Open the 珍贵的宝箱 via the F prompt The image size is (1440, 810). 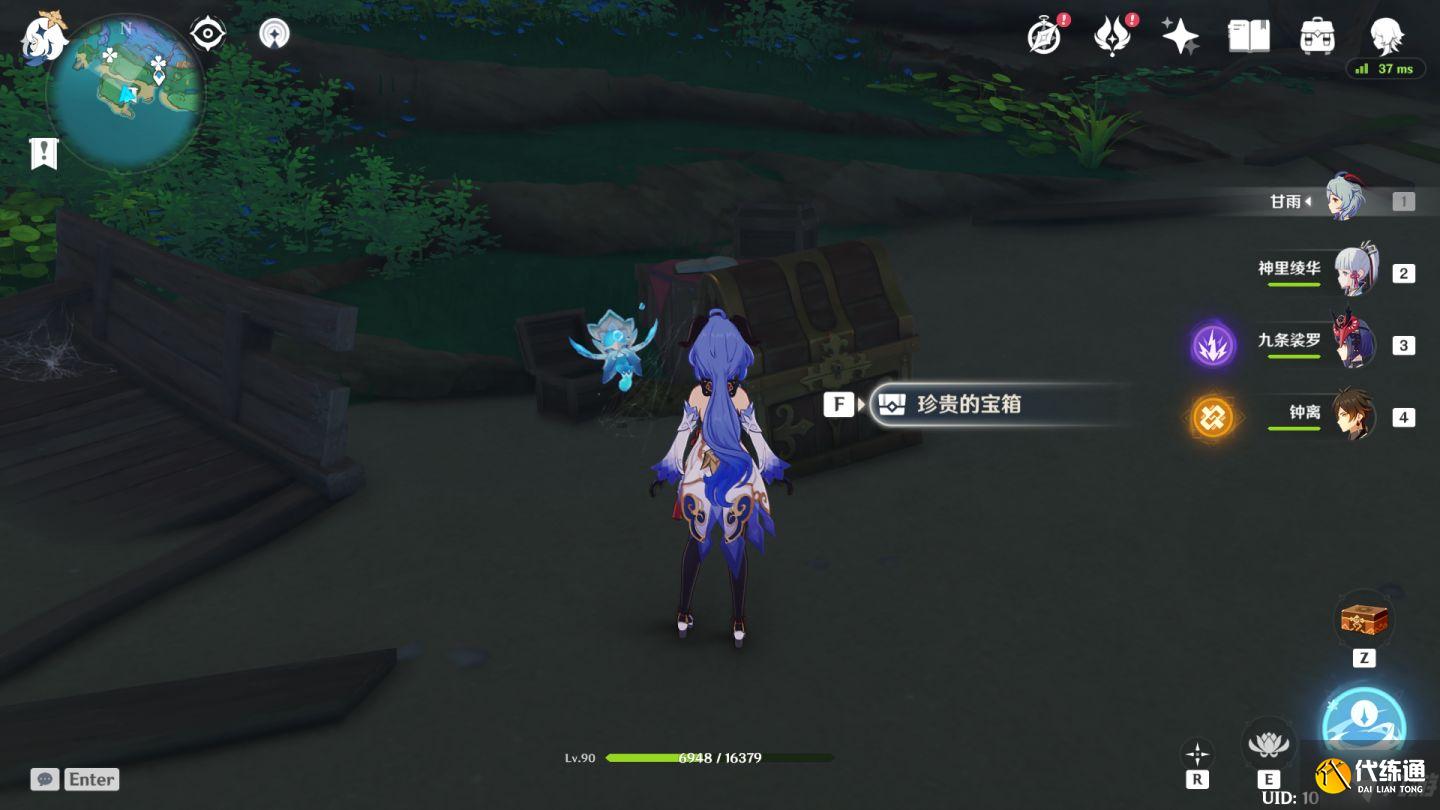click(838, 404)
